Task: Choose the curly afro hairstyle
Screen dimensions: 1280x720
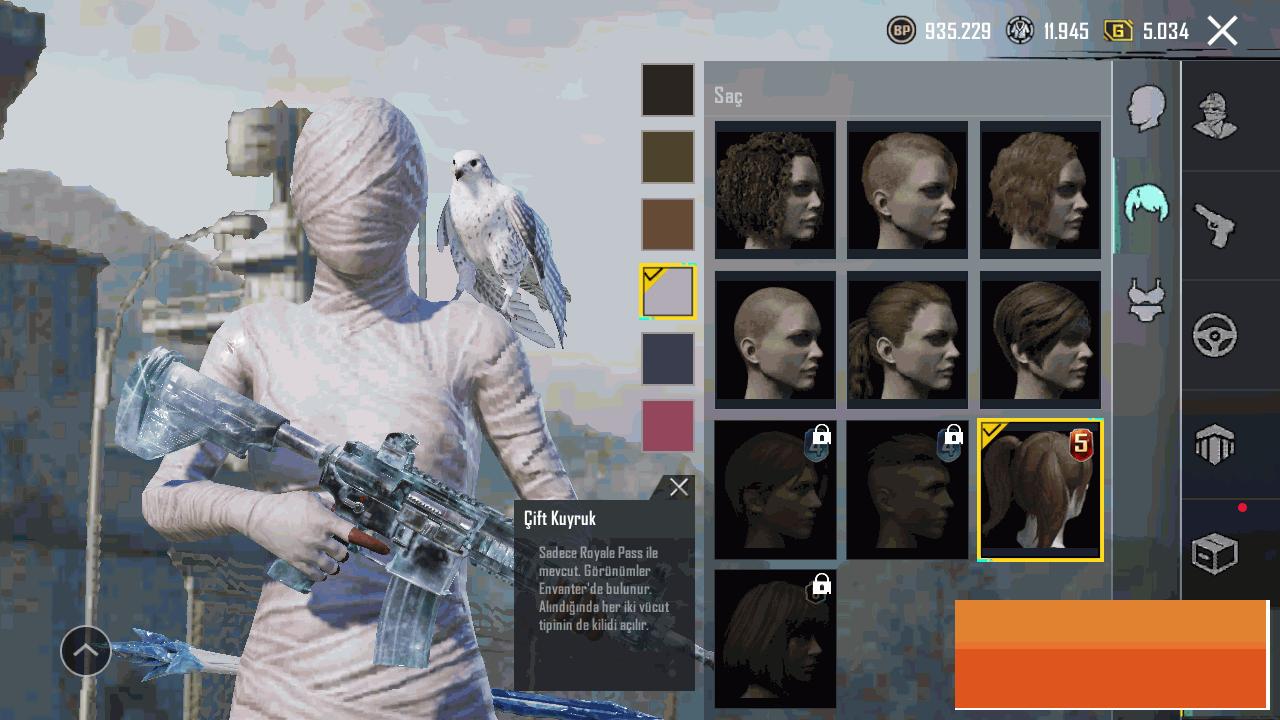Action: [775, 189]
